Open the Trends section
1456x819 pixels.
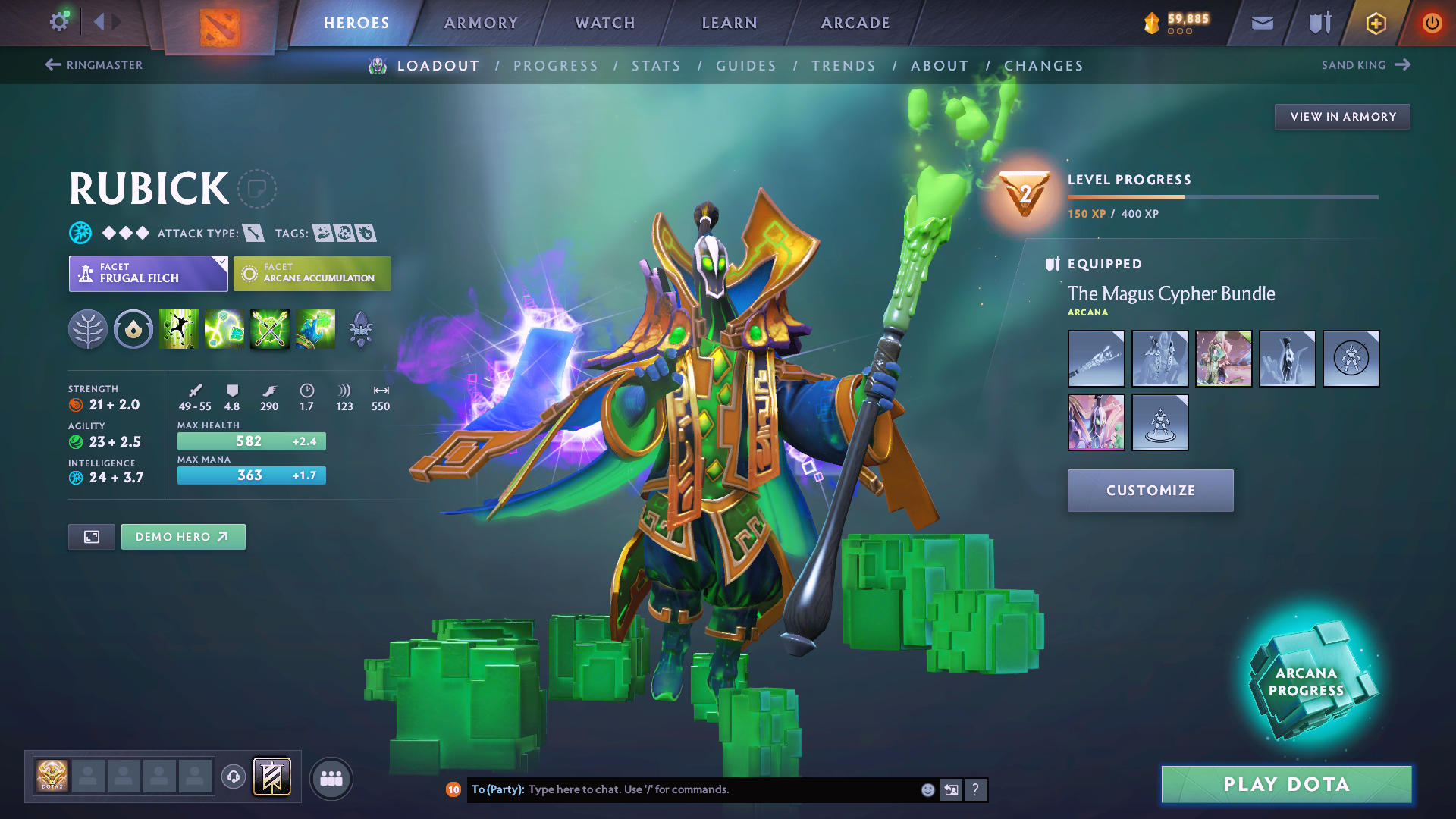843,66
